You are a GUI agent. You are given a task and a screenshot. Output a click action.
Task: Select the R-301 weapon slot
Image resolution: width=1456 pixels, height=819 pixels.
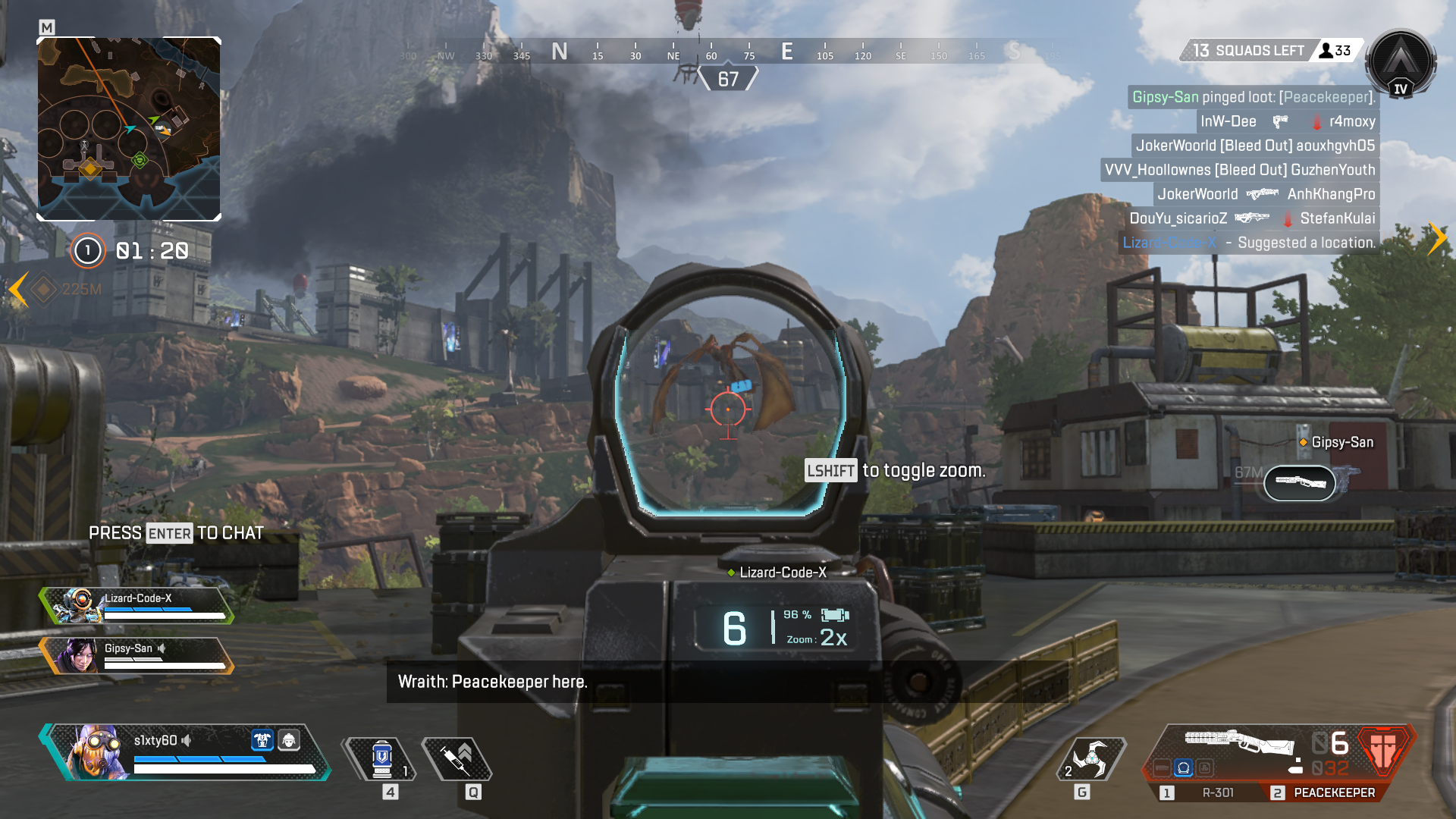pyautogui.click(x=1206, y=792)
